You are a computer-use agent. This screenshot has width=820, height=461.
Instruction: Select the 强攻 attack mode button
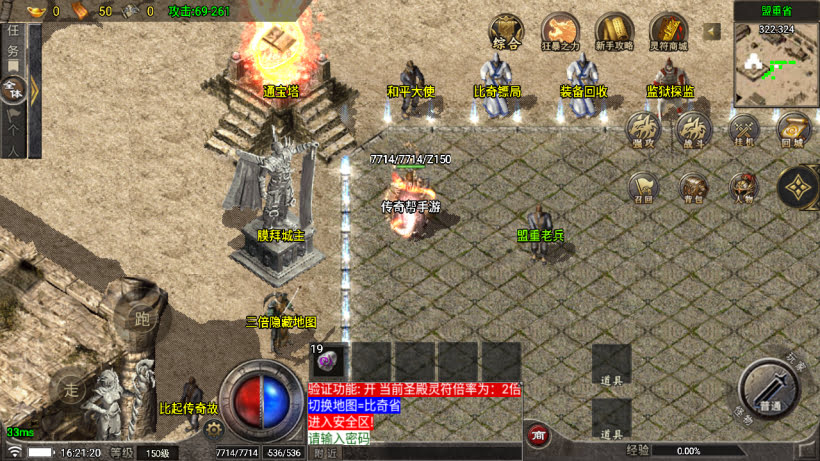point(643,129)
